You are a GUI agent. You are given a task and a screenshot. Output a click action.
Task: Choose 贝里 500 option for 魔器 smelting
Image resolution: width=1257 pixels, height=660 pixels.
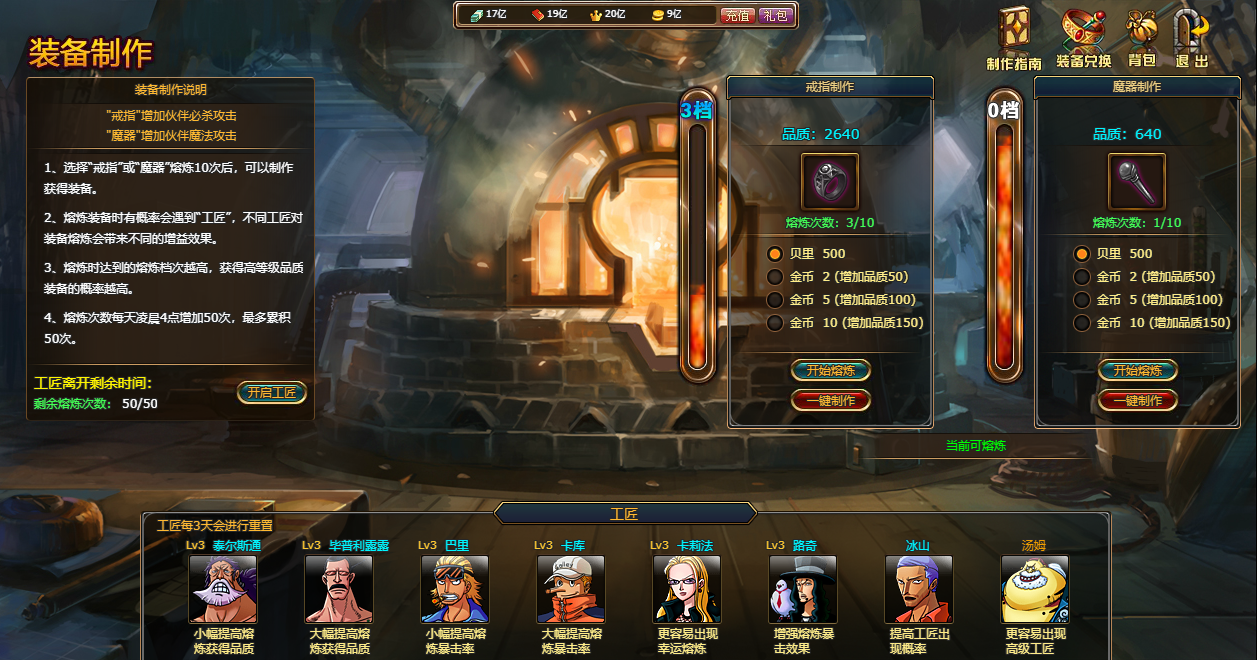point(1082,254)
